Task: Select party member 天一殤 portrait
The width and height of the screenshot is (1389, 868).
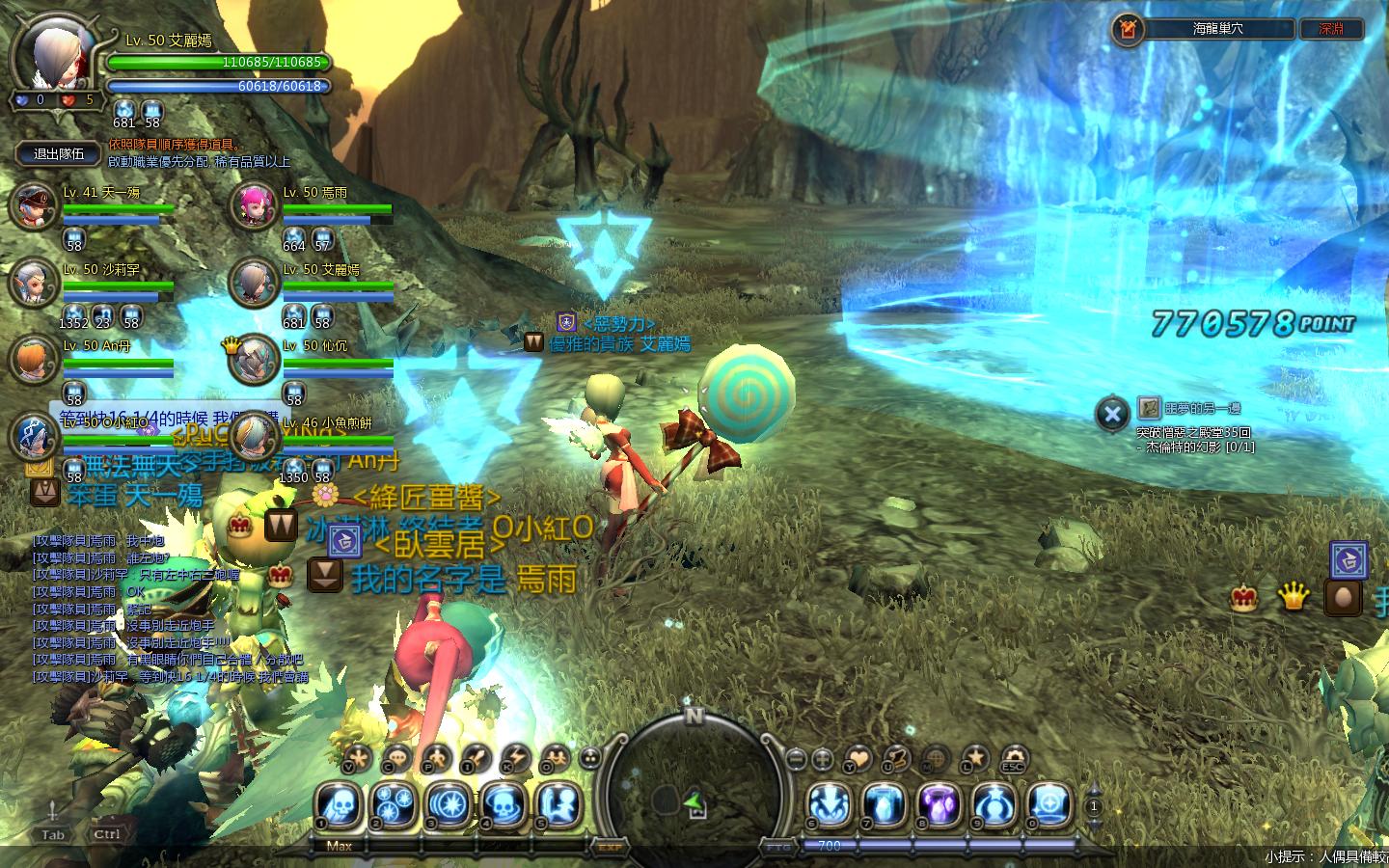Action: (35, 205)
